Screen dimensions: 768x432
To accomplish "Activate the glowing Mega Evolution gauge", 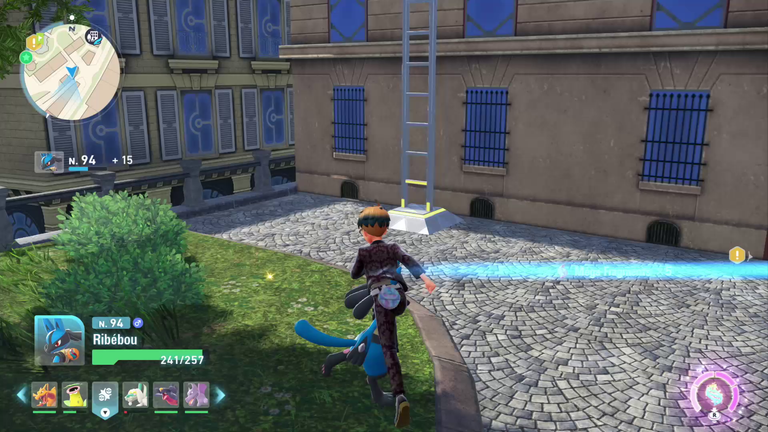I will [715, 393].
